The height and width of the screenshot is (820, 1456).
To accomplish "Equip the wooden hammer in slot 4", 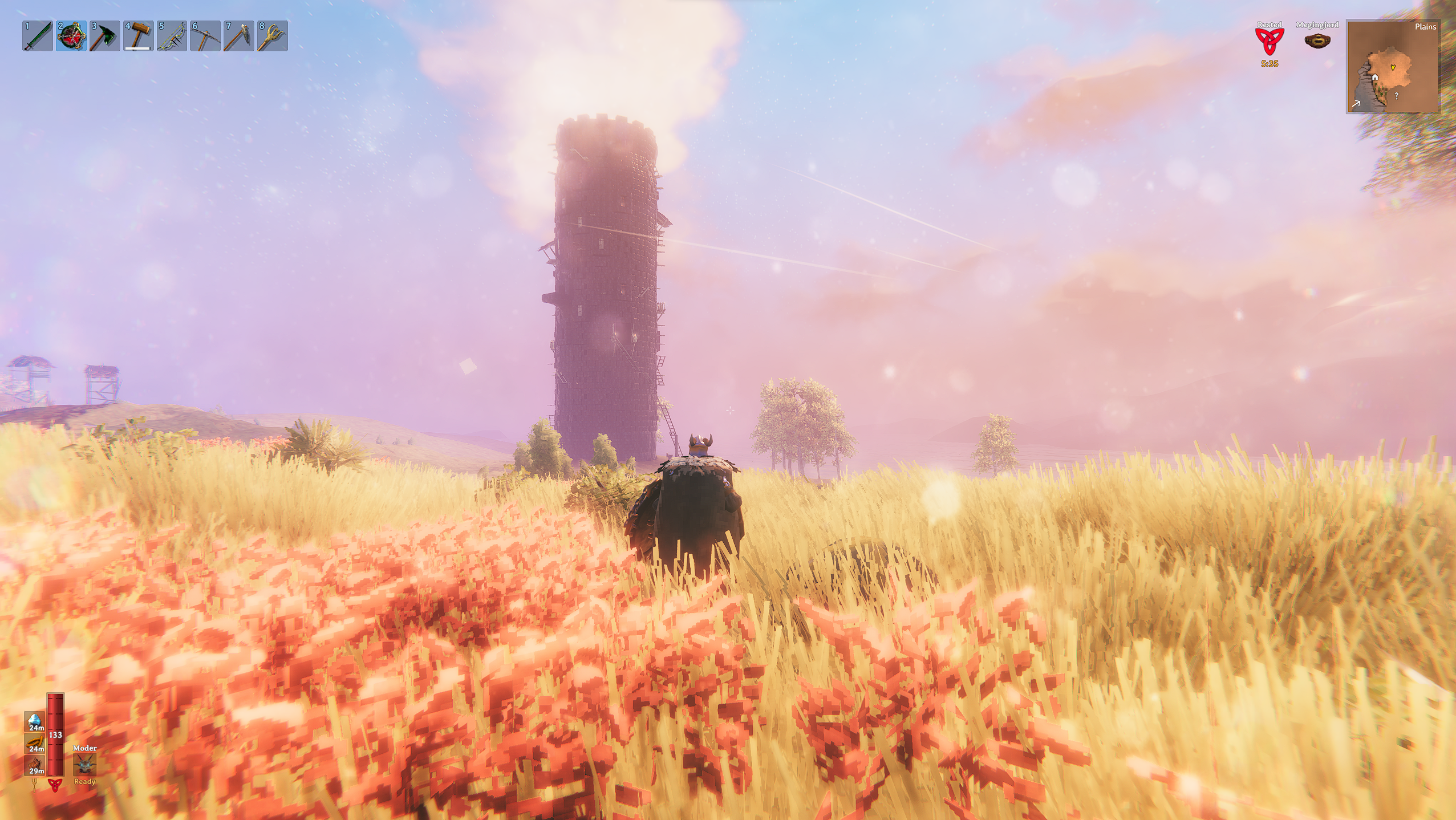I will tap(138, 36).
